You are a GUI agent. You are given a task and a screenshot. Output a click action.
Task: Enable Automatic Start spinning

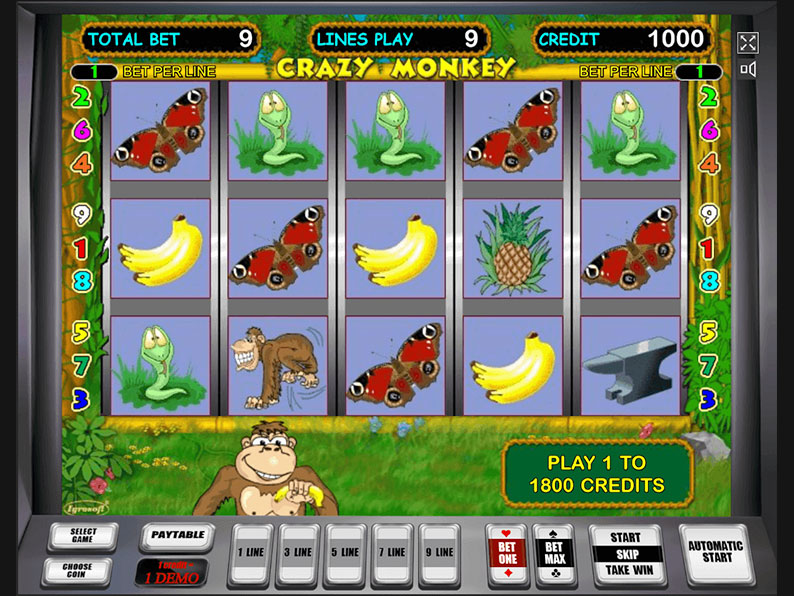pyautogui.click(x=715, y=553)
